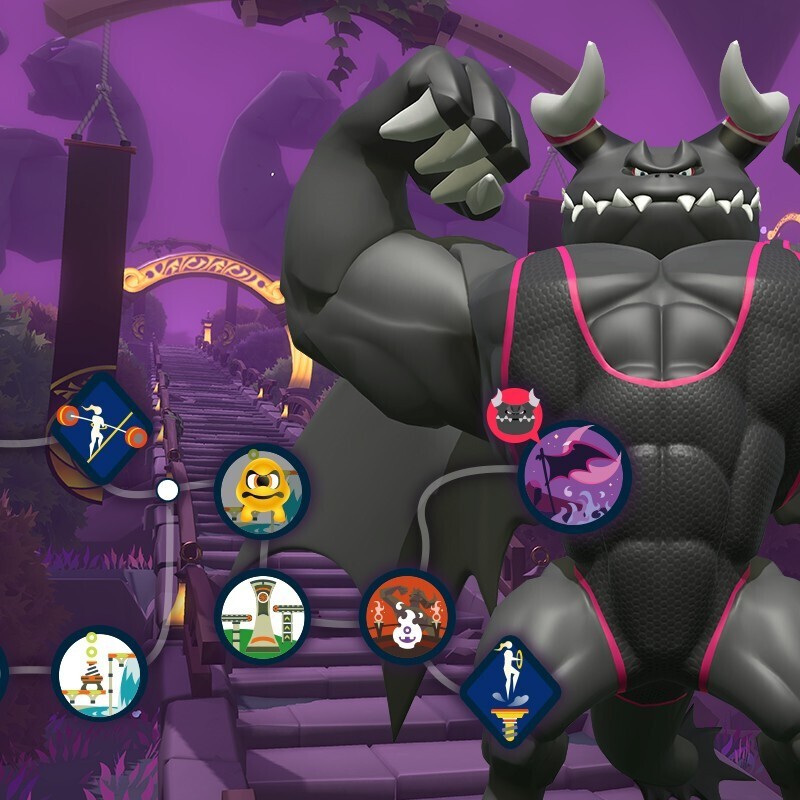Enter the flaming white spirit level
Viewport: 800px width, 800px height.
(407, 616)
